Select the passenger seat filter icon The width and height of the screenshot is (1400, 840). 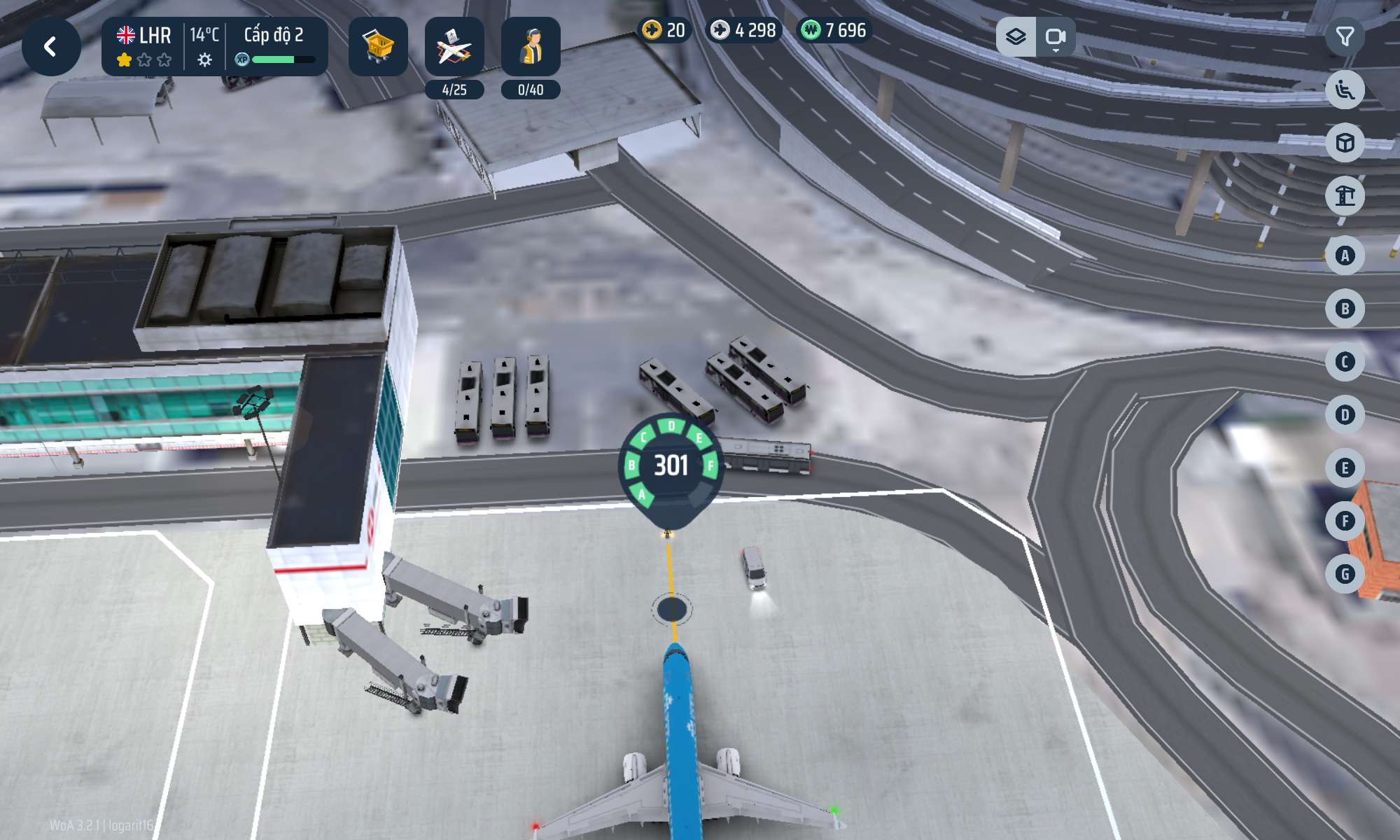coord(1345,90)
